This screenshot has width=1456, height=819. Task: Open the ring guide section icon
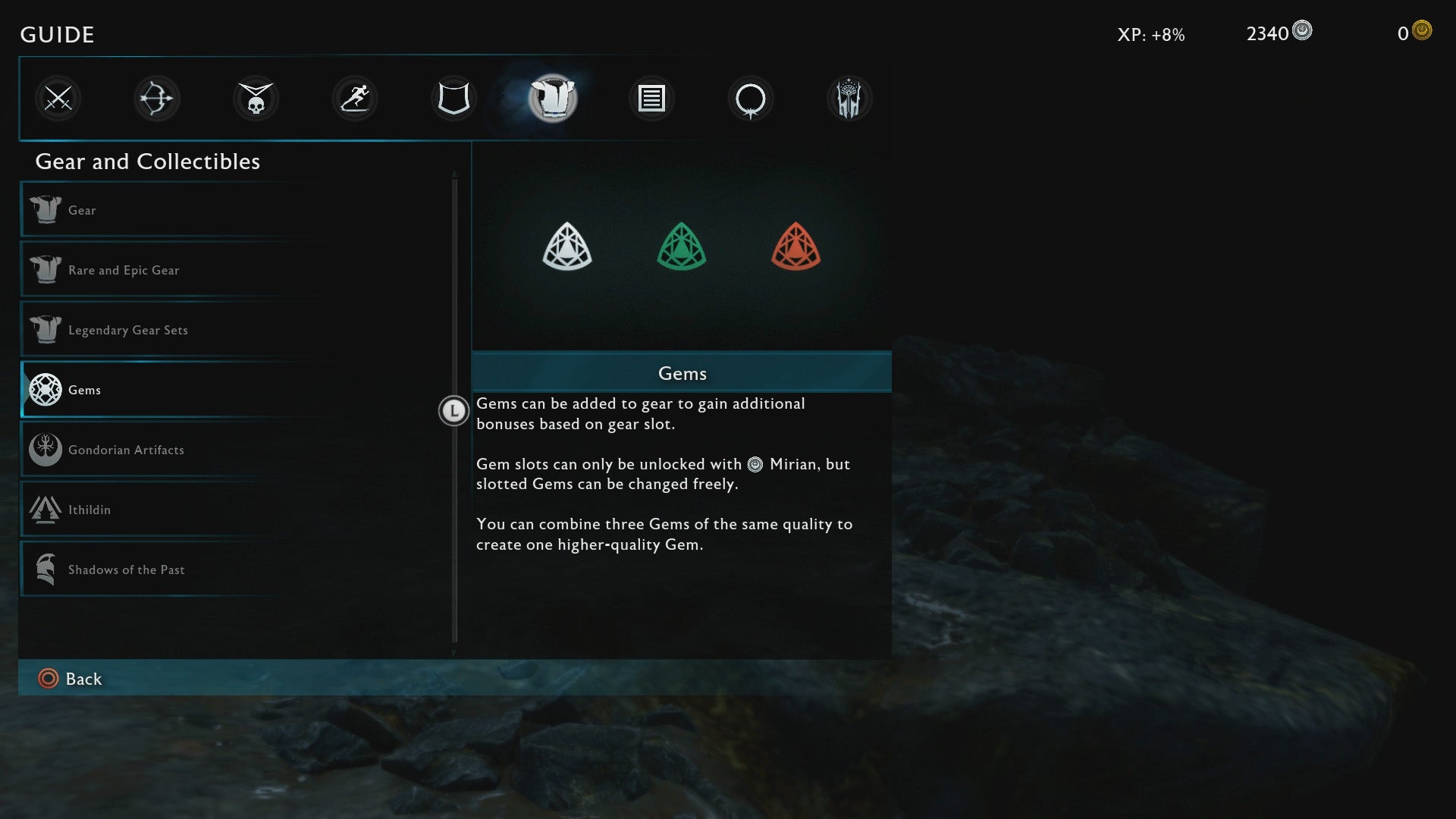pyautogui.click(x=750, y=98)
